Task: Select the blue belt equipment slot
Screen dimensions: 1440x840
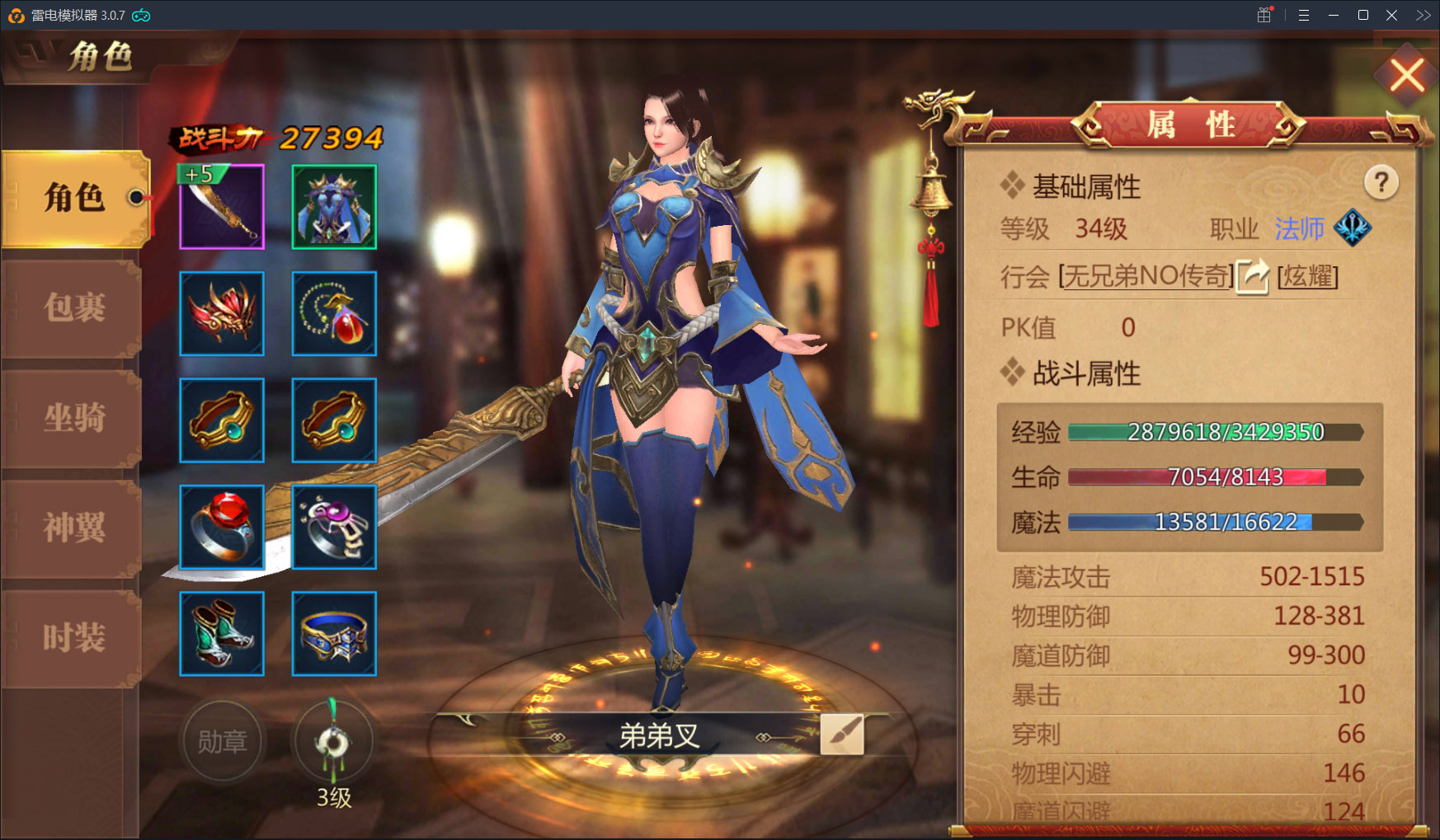Action: tap(334, 633)
